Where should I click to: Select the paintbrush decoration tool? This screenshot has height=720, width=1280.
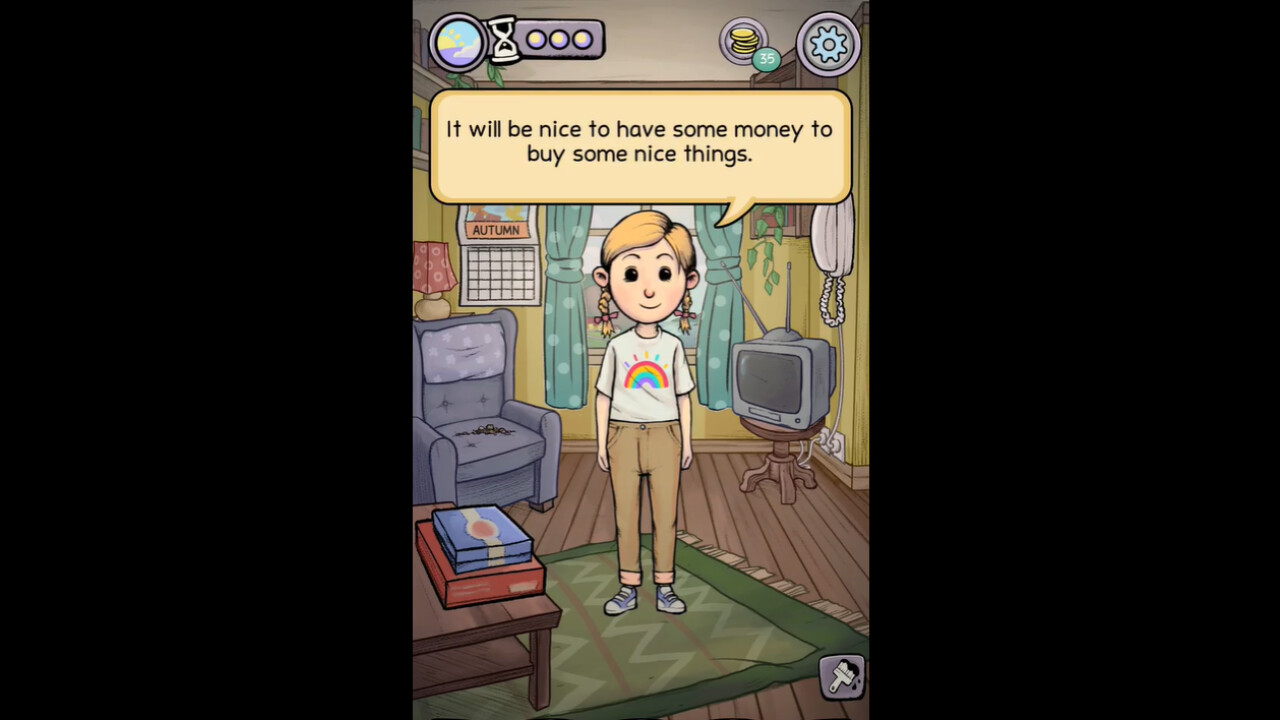[x=840, y=677]
